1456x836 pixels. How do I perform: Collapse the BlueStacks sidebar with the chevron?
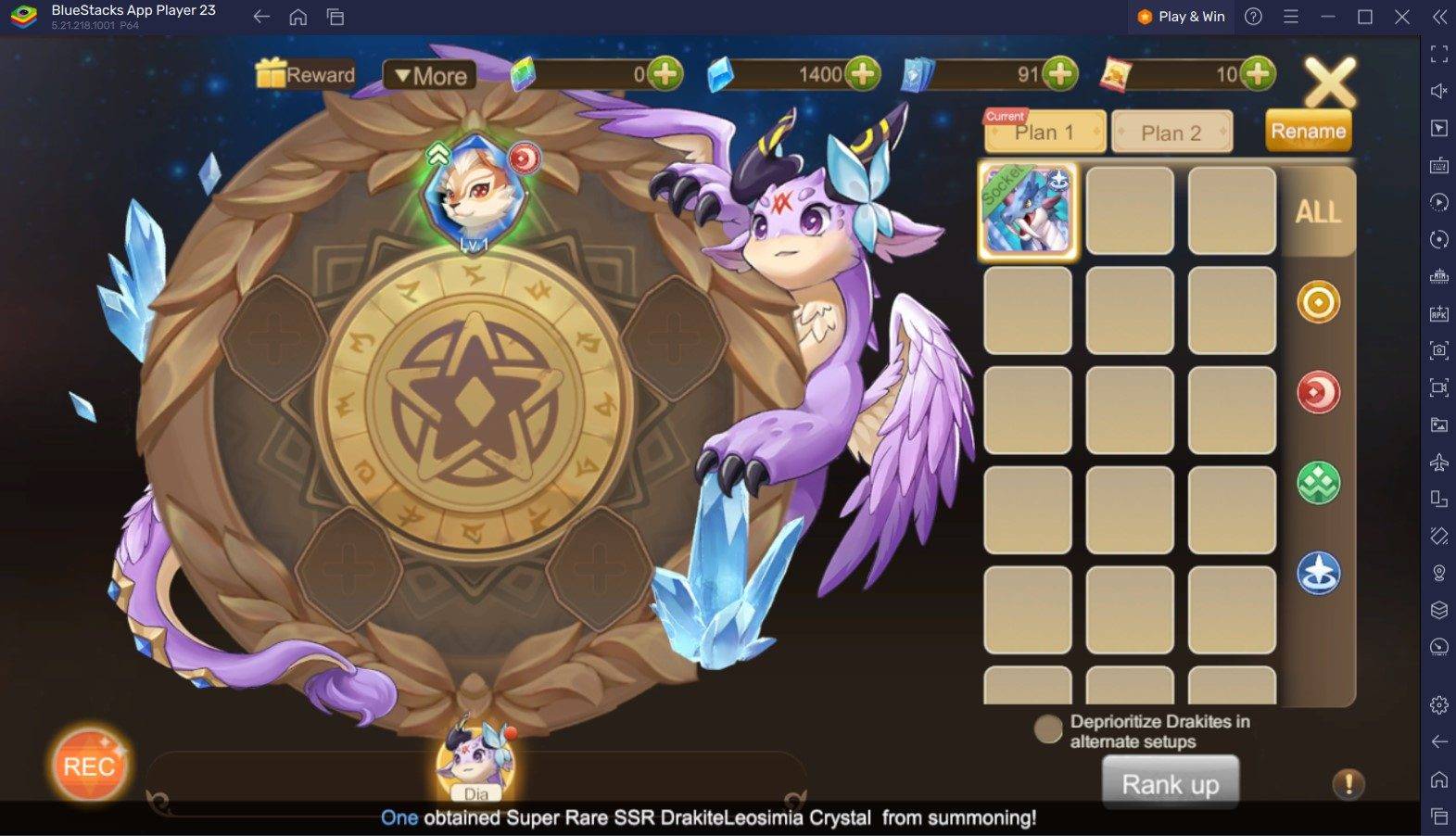[1439, 16]
